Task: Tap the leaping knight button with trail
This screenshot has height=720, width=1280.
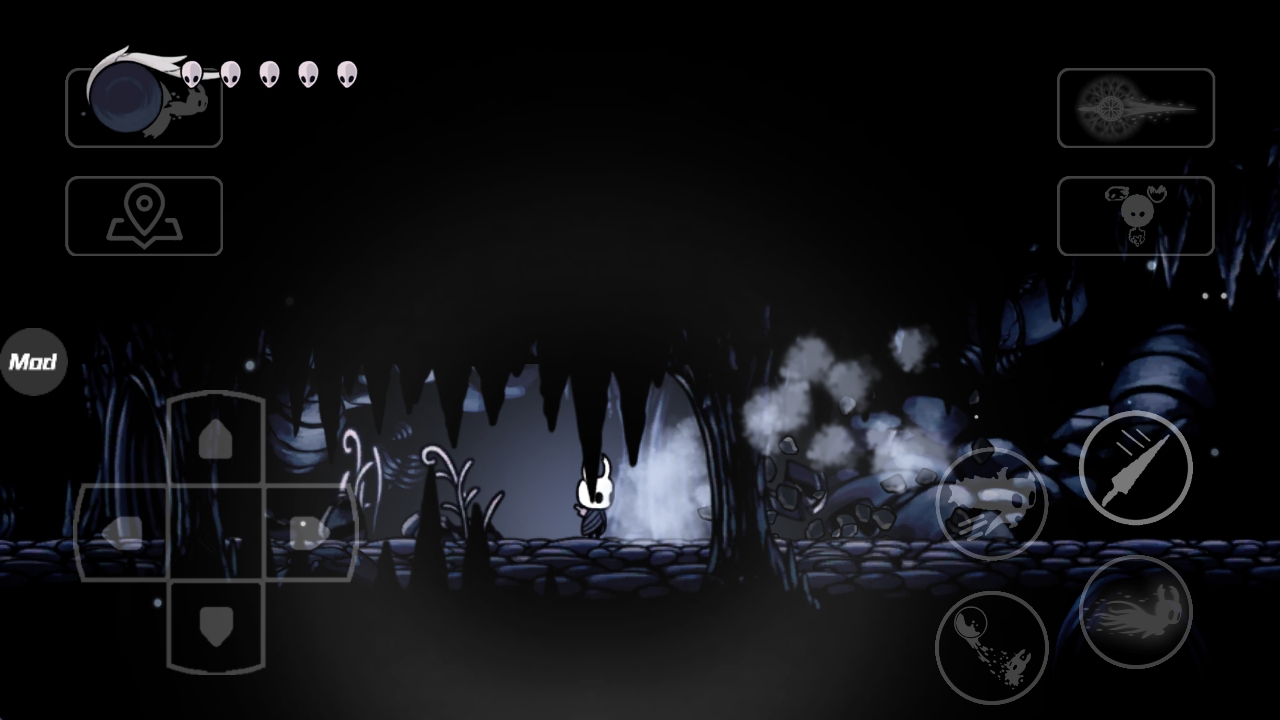Action: tap(1135, 611)
